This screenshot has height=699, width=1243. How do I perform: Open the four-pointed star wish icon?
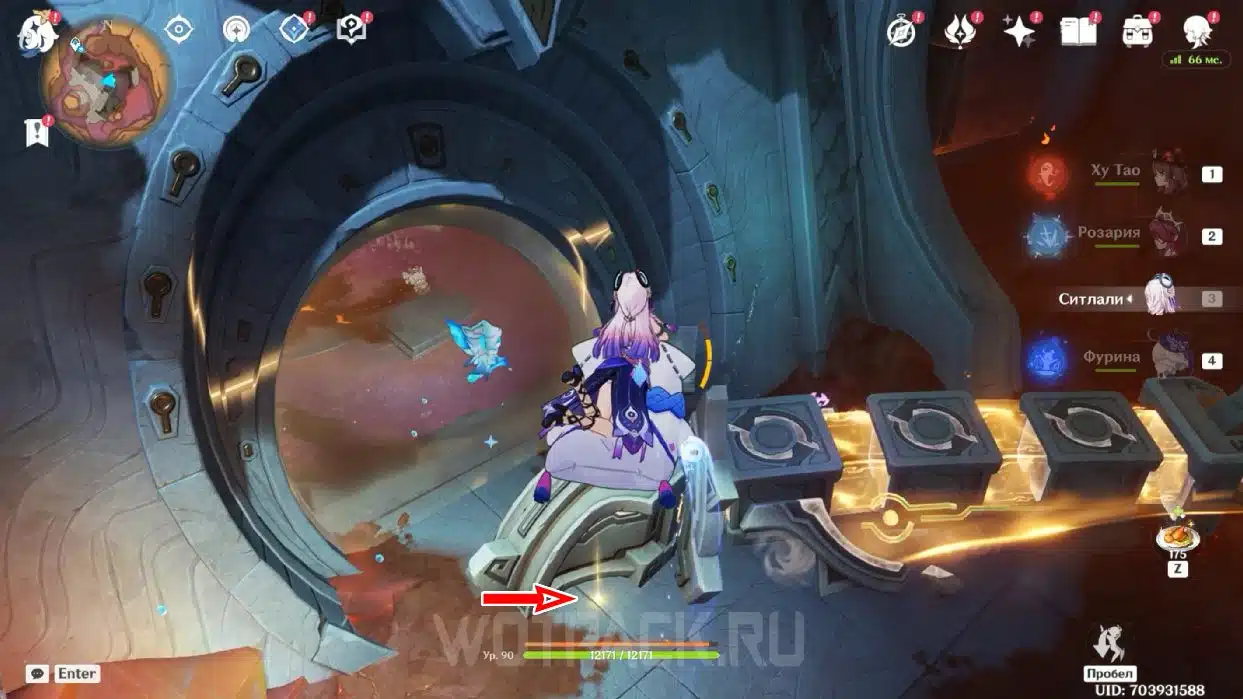click(1019, 33)
